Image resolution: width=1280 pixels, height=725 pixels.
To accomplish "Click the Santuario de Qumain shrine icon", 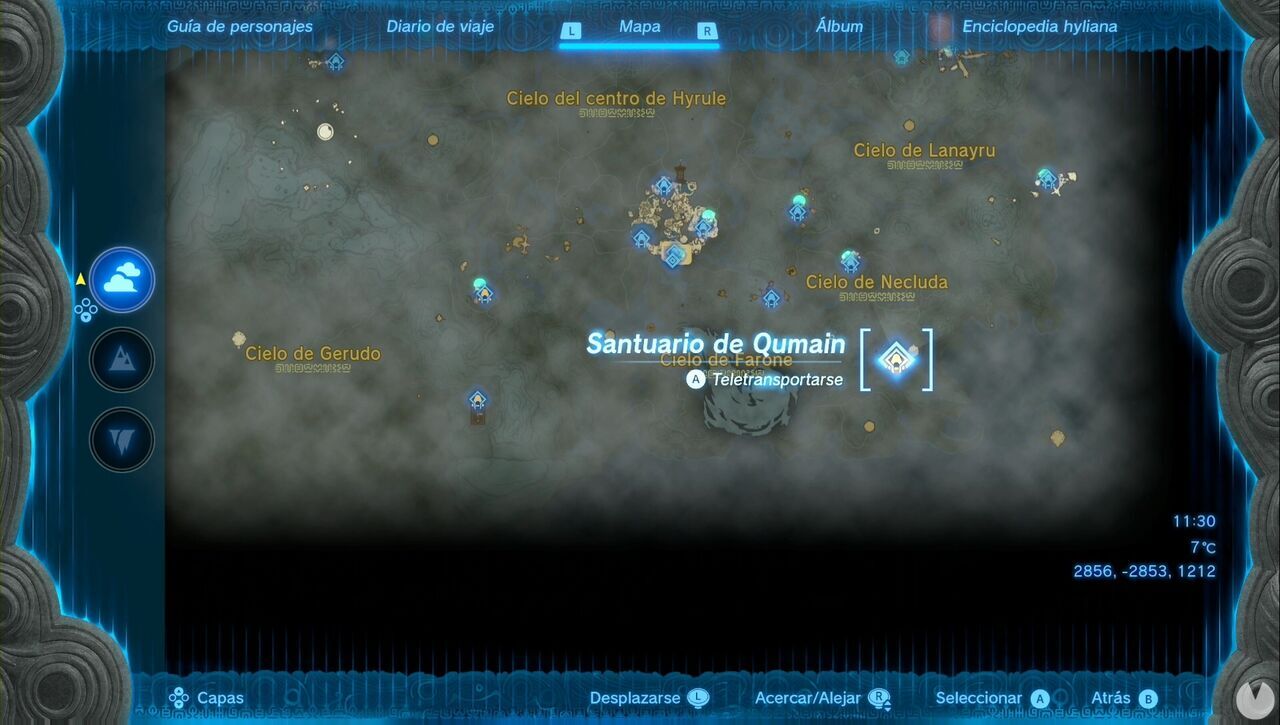I will coord(897,360).
